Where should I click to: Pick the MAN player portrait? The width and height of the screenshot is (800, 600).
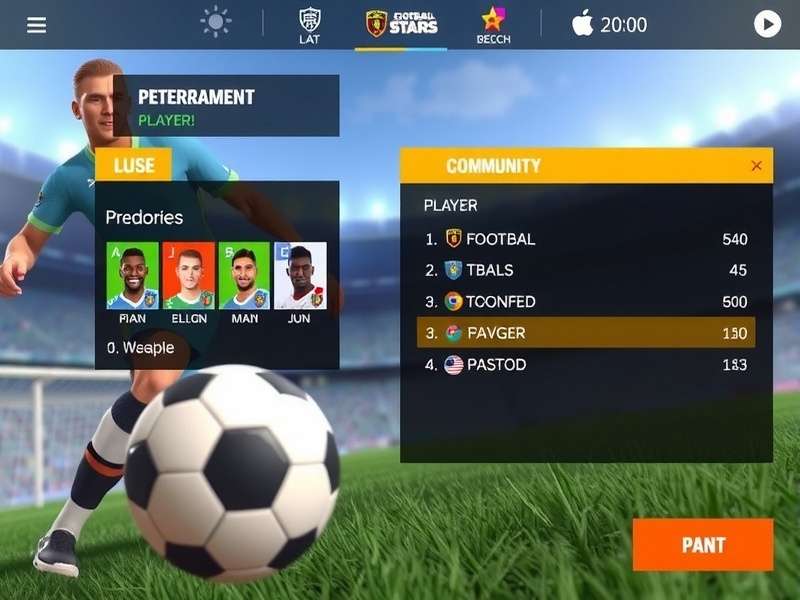coord(244,275)
